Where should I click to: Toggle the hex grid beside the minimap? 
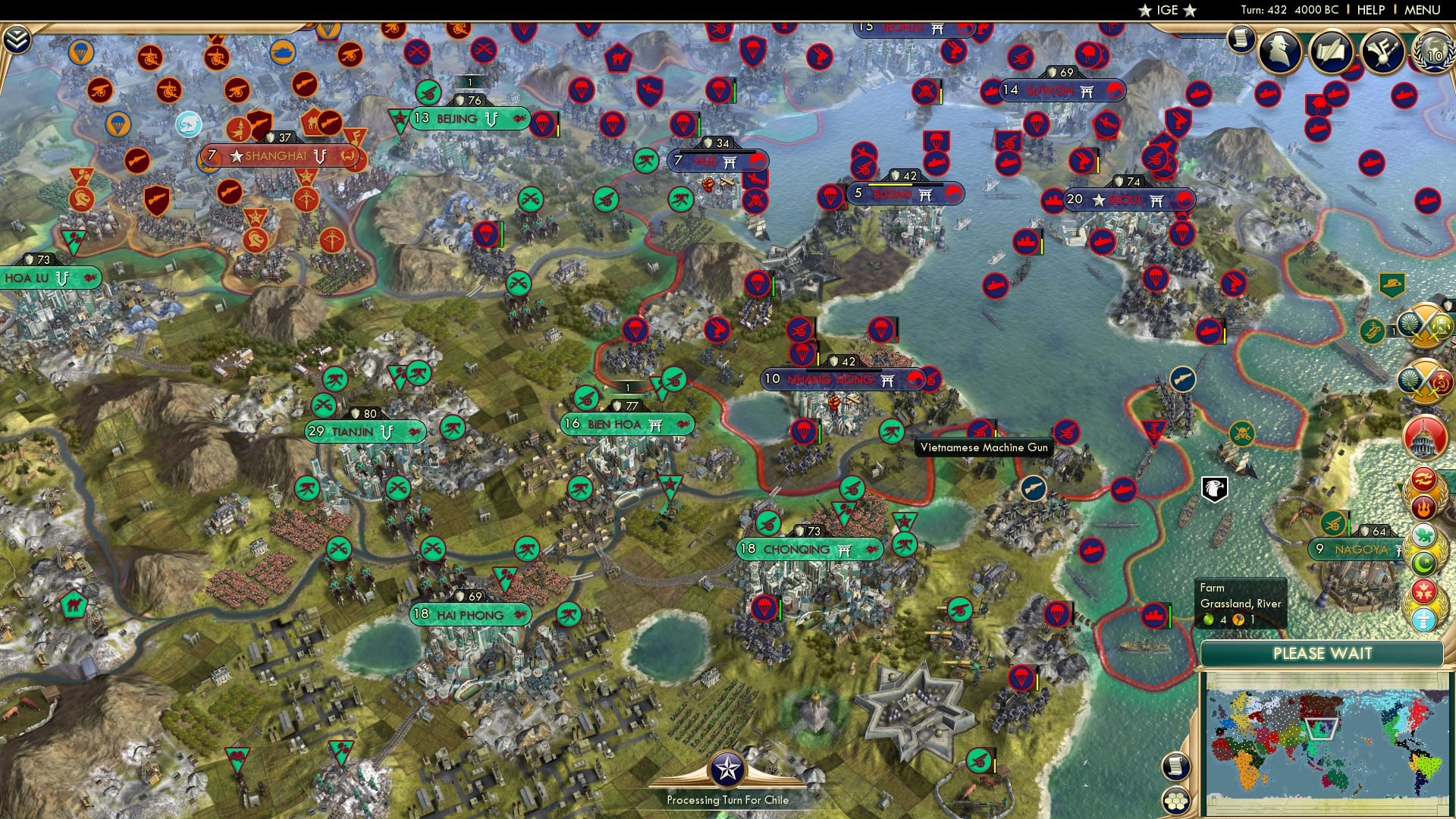click(1176, 802)
